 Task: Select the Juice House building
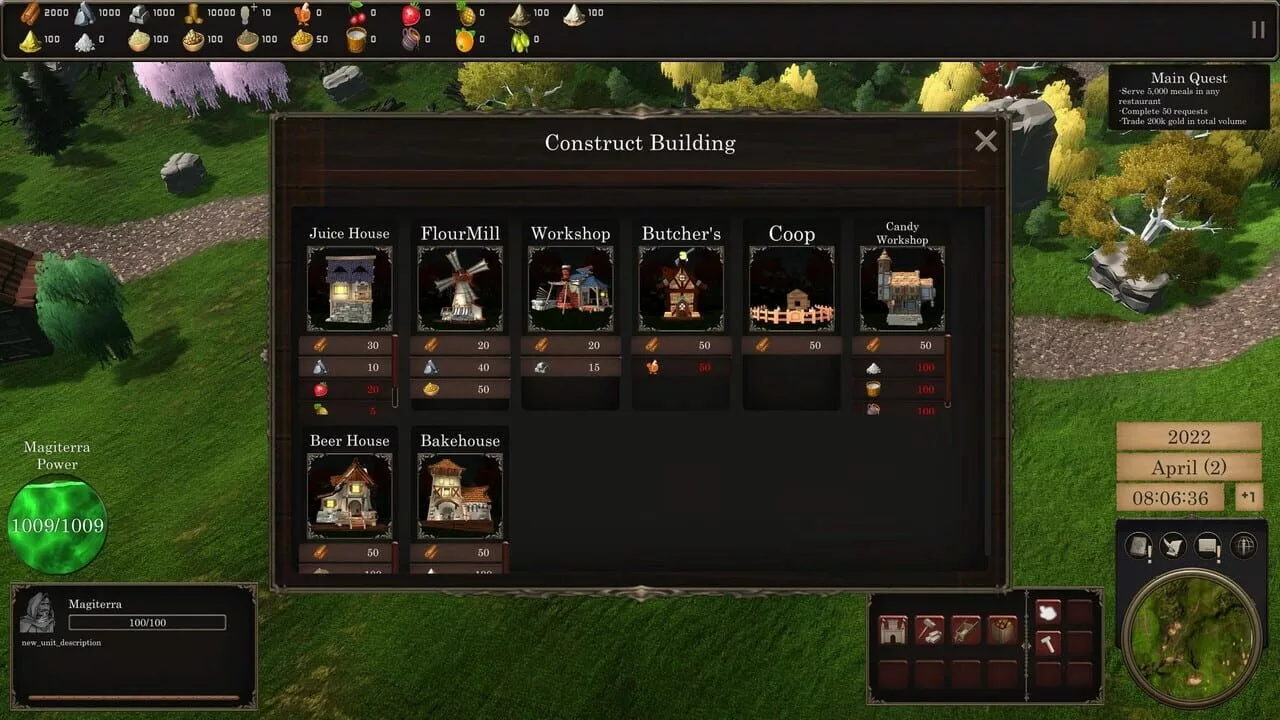coord(349,289)
